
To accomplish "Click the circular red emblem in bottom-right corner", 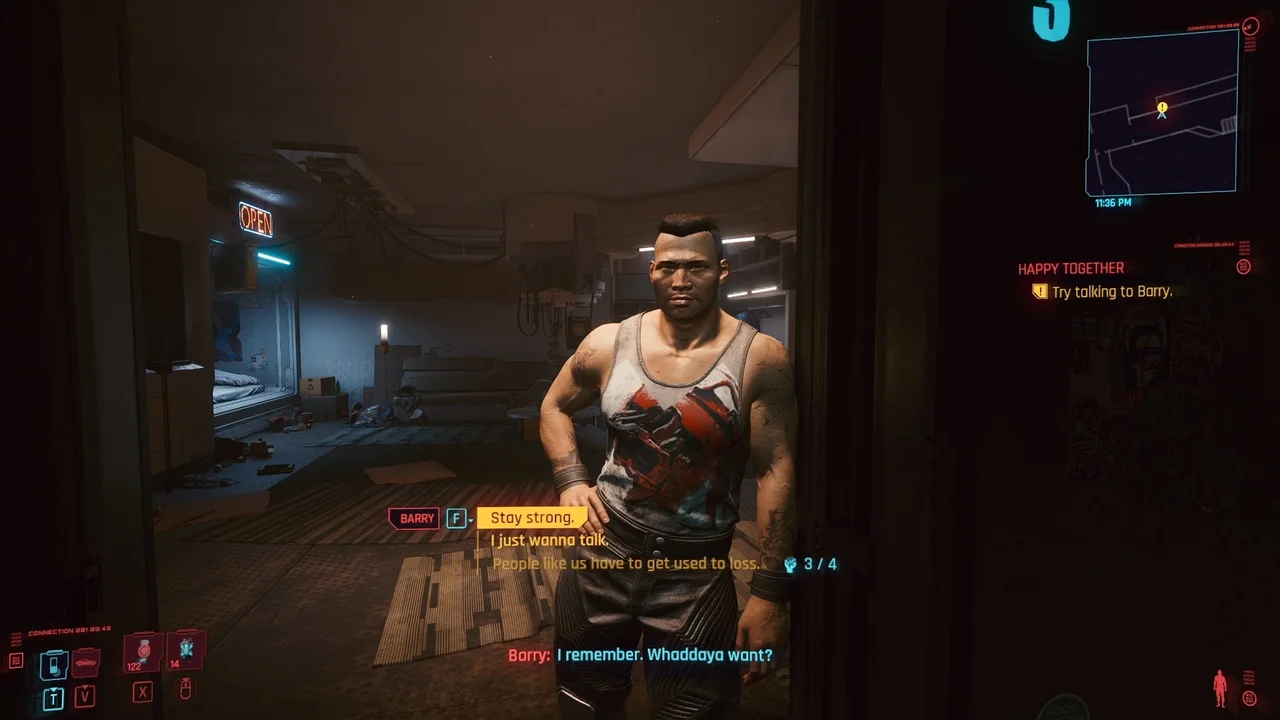I will pos(1249,698).
